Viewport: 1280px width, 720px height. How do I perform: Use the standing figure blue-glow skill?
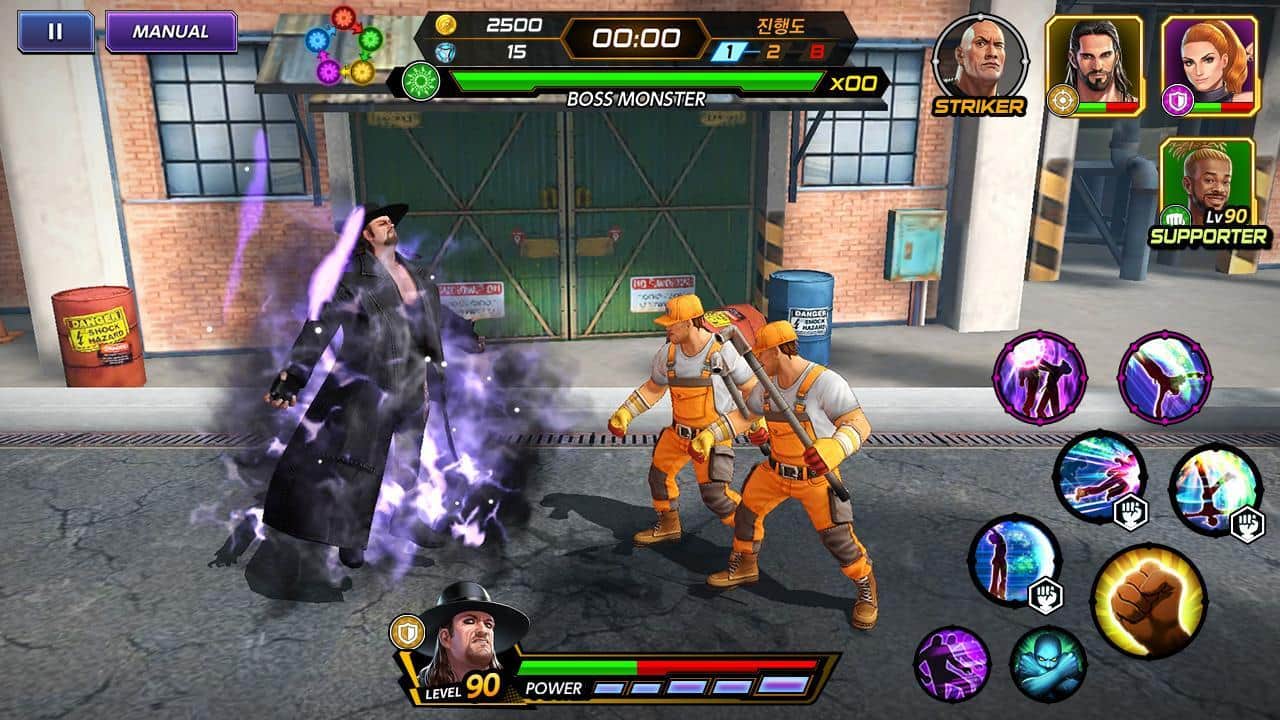(1013, 561)
